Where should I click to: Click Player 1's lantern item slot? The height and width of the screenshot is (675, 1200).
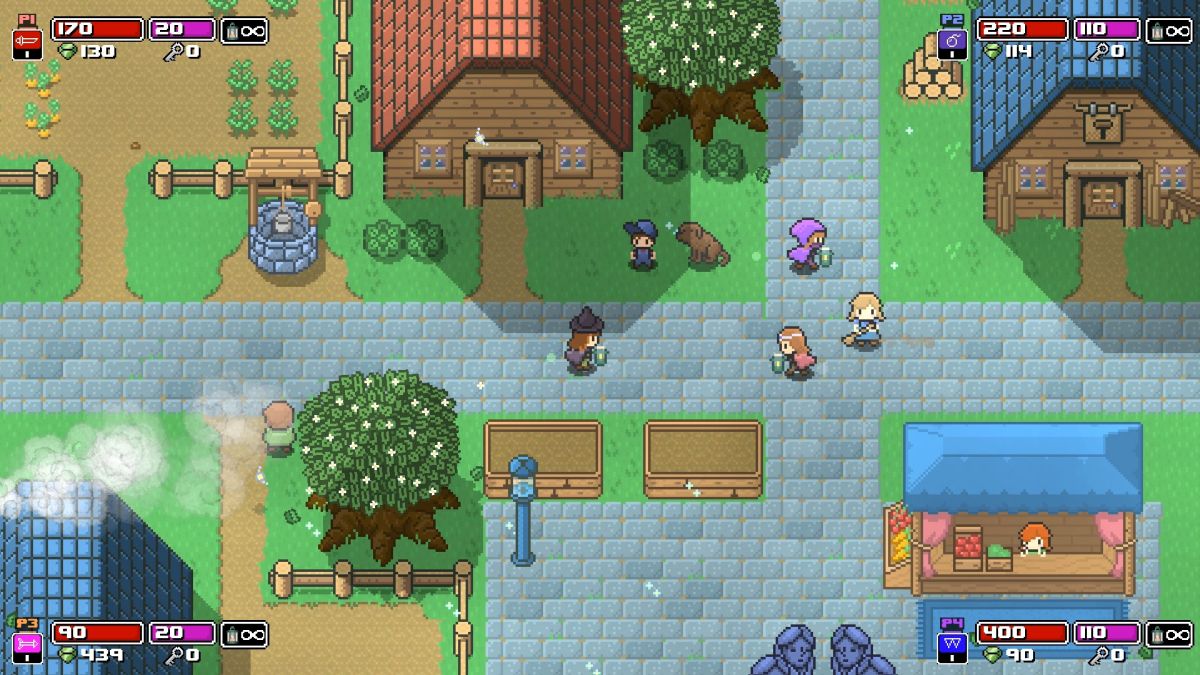pyautogui.click(x=243, y=30)
